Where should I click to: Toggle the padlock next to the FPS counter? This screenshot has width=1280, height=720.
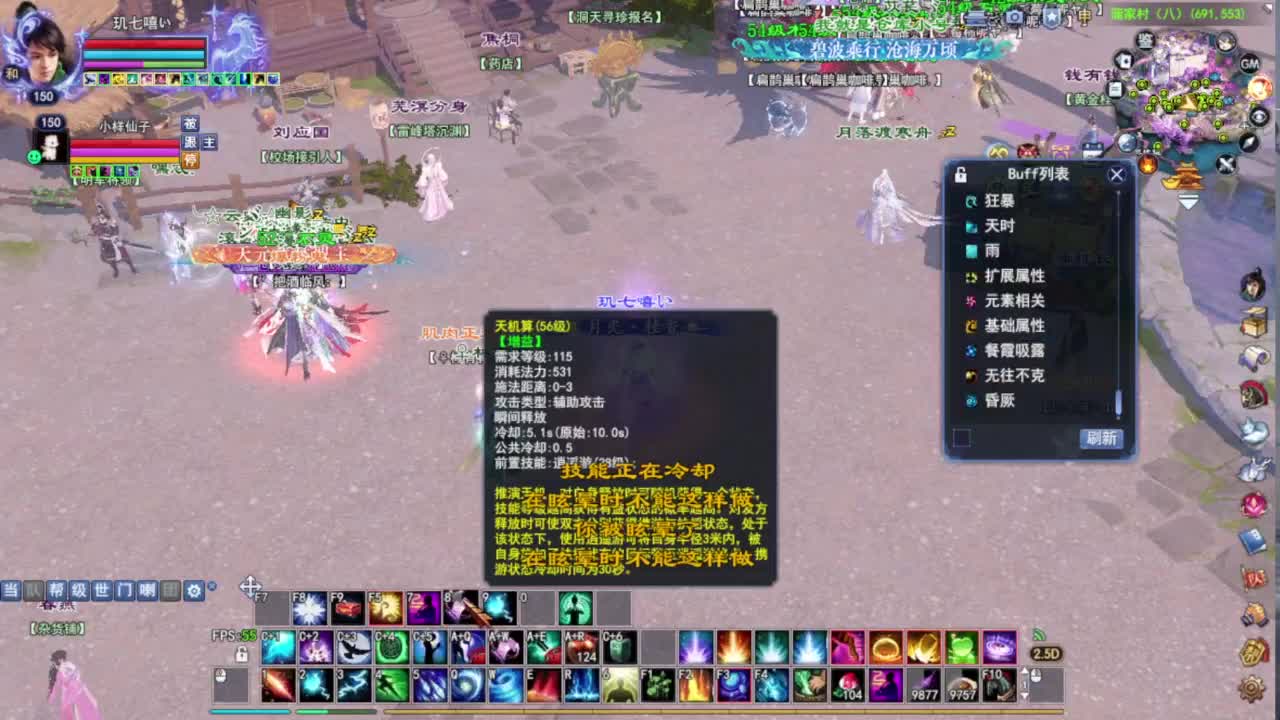241,655
